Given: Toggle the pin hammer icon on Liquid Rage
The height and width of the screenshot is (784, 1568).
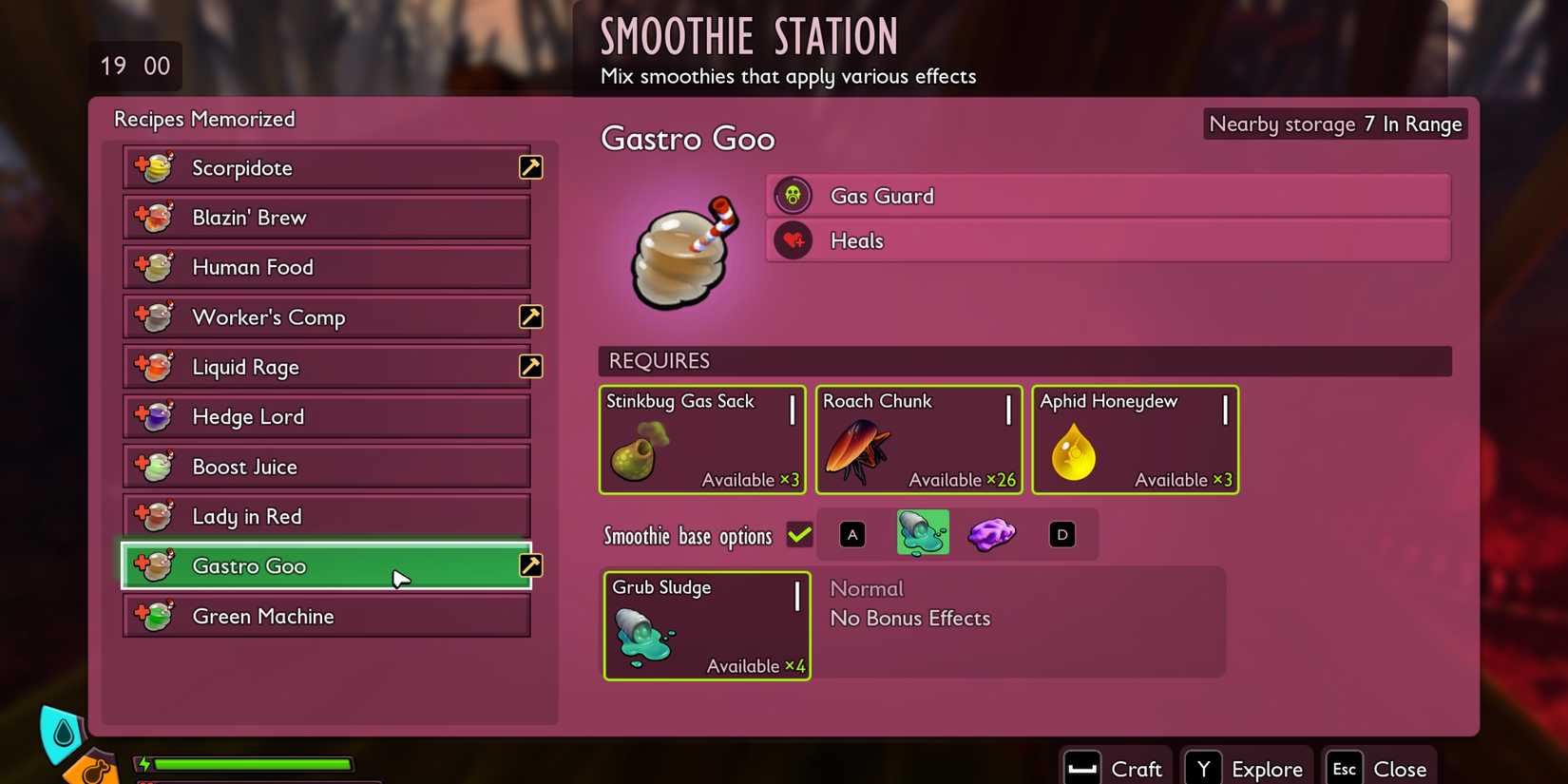Looking at the screenshot, I should click(x=530, y=366).
